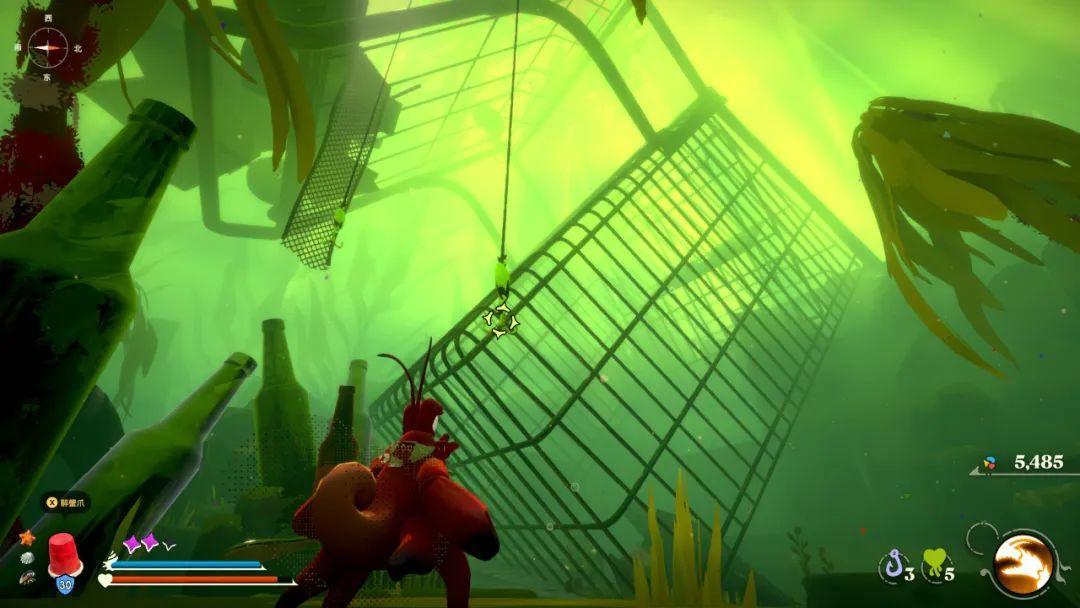
Task: Click the compass in the corner
Action: 47,47
